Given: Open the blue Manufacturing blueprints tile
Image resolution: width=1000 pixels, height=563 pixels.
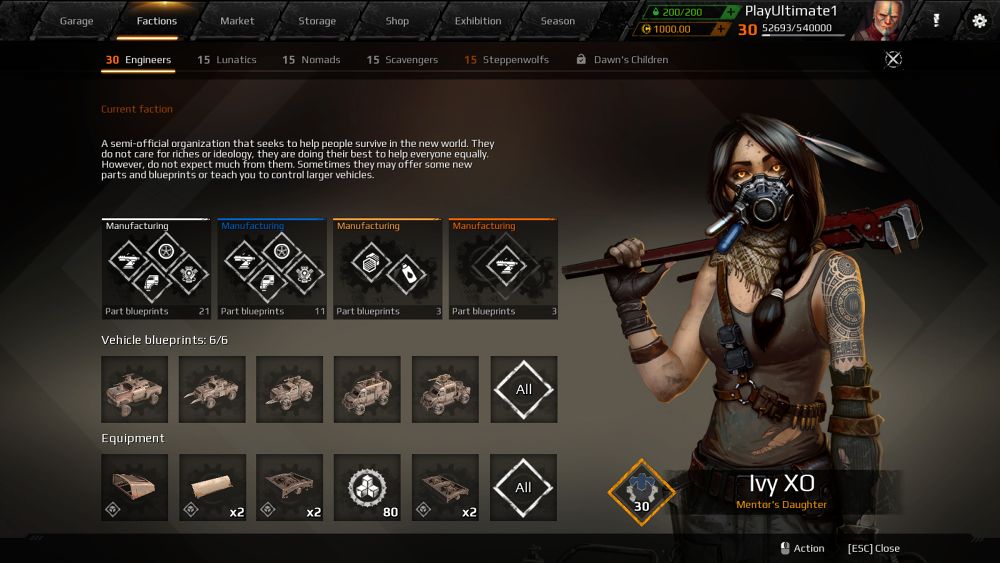Looking at the screenshot, I should coord(272,269).
